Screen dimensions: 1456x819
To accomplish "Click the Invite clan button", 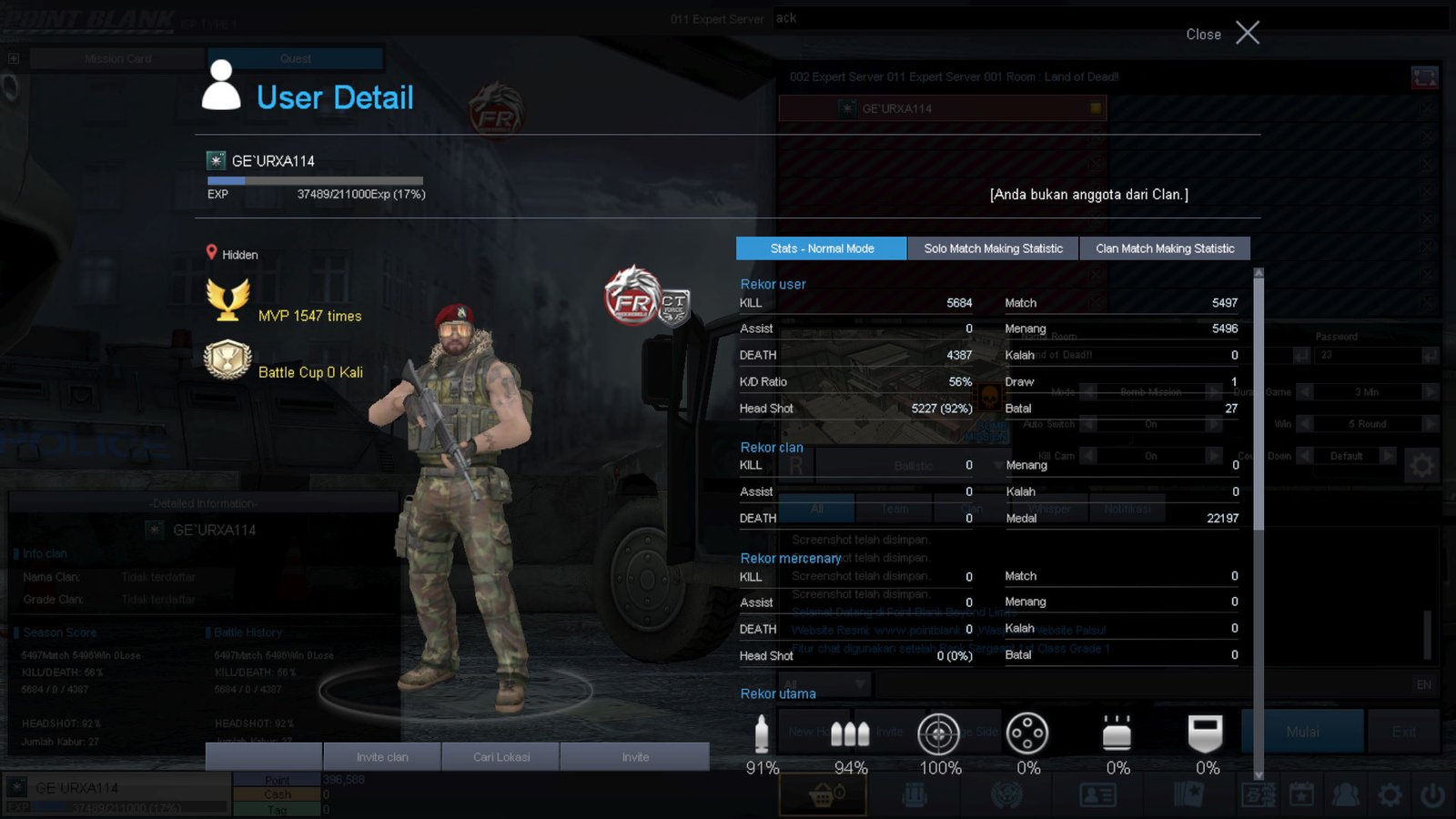I will tap(382, 757).
